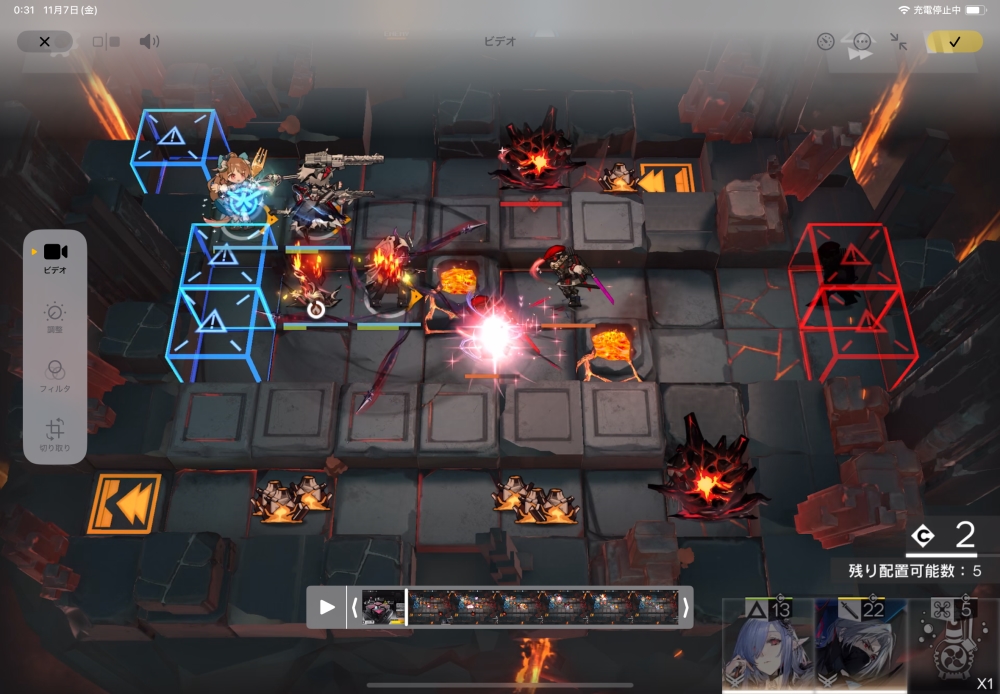1000x694 pixels.
Task: Toggle the video sound speaker icon
Action: (149, 42)
